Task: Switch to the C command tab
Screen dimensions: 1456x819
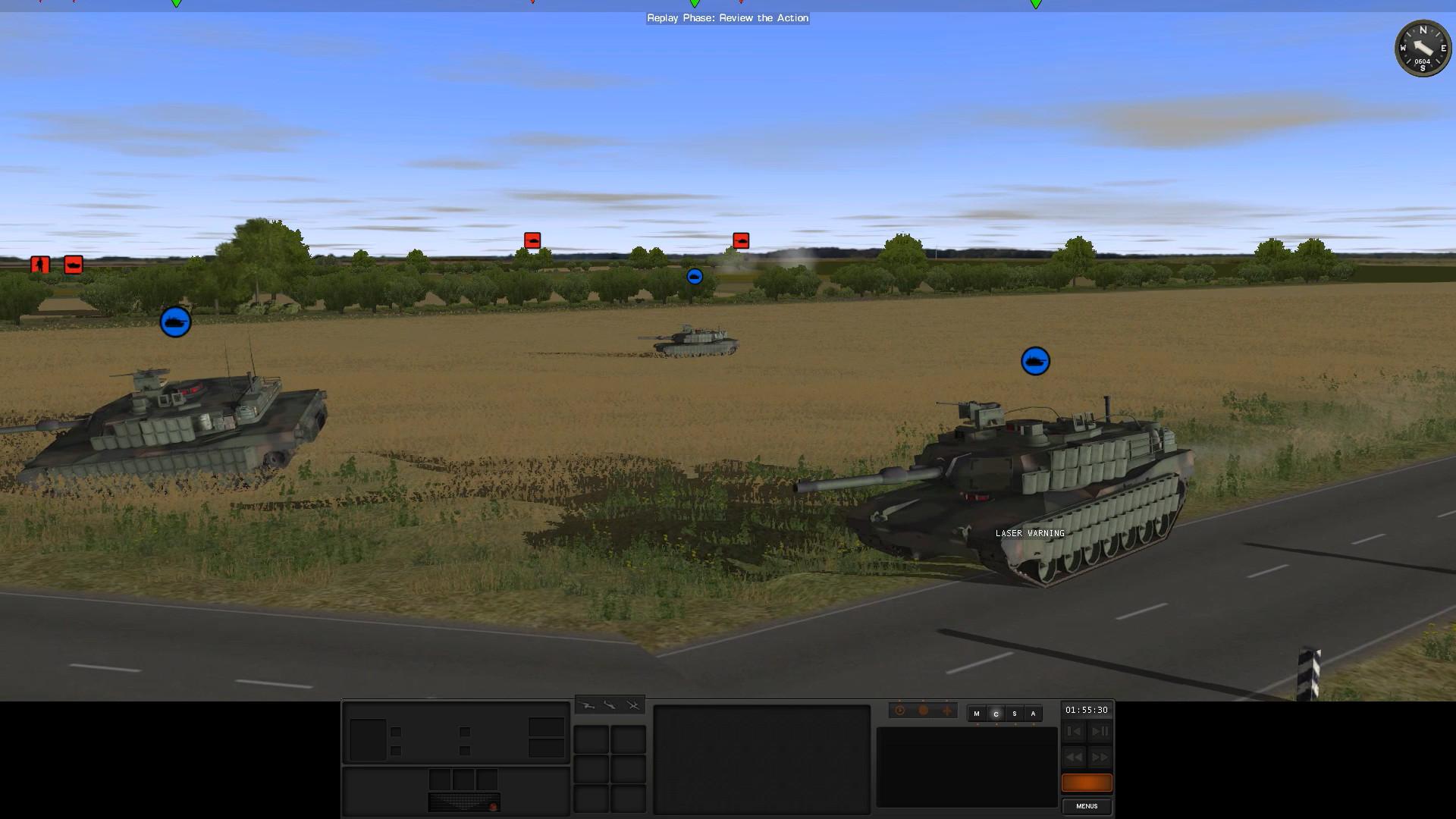Action: (x=996, y=714)
